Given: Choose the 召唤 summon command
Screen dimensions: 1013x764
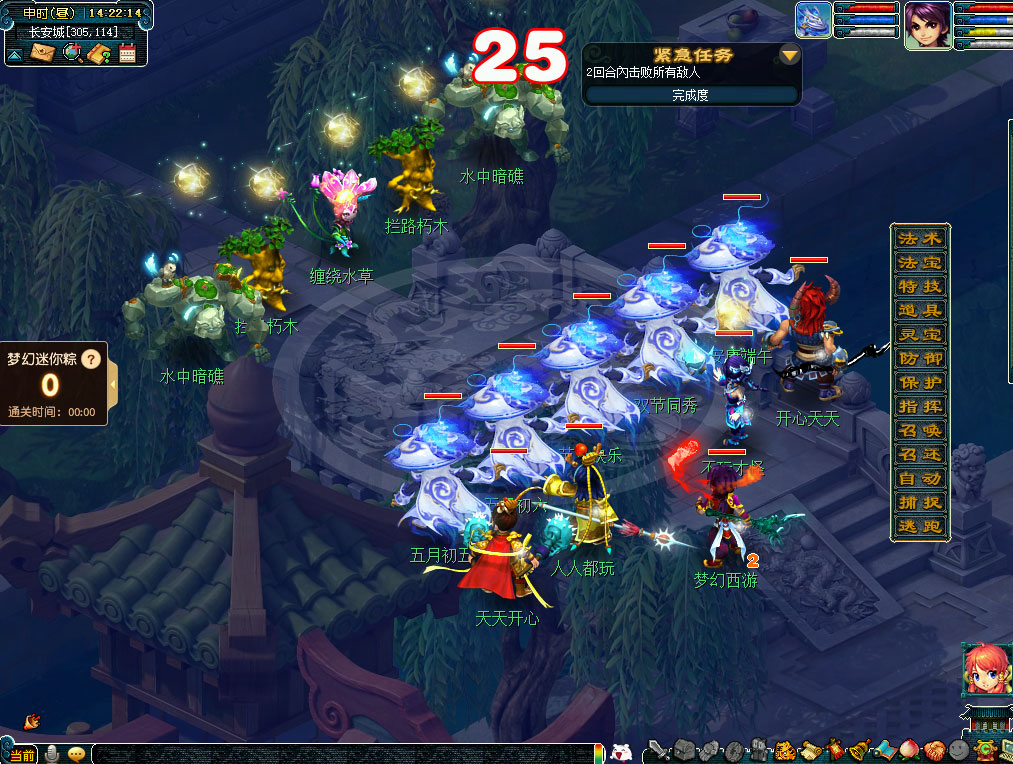Looking at the screenshot, I should (920, 431).
